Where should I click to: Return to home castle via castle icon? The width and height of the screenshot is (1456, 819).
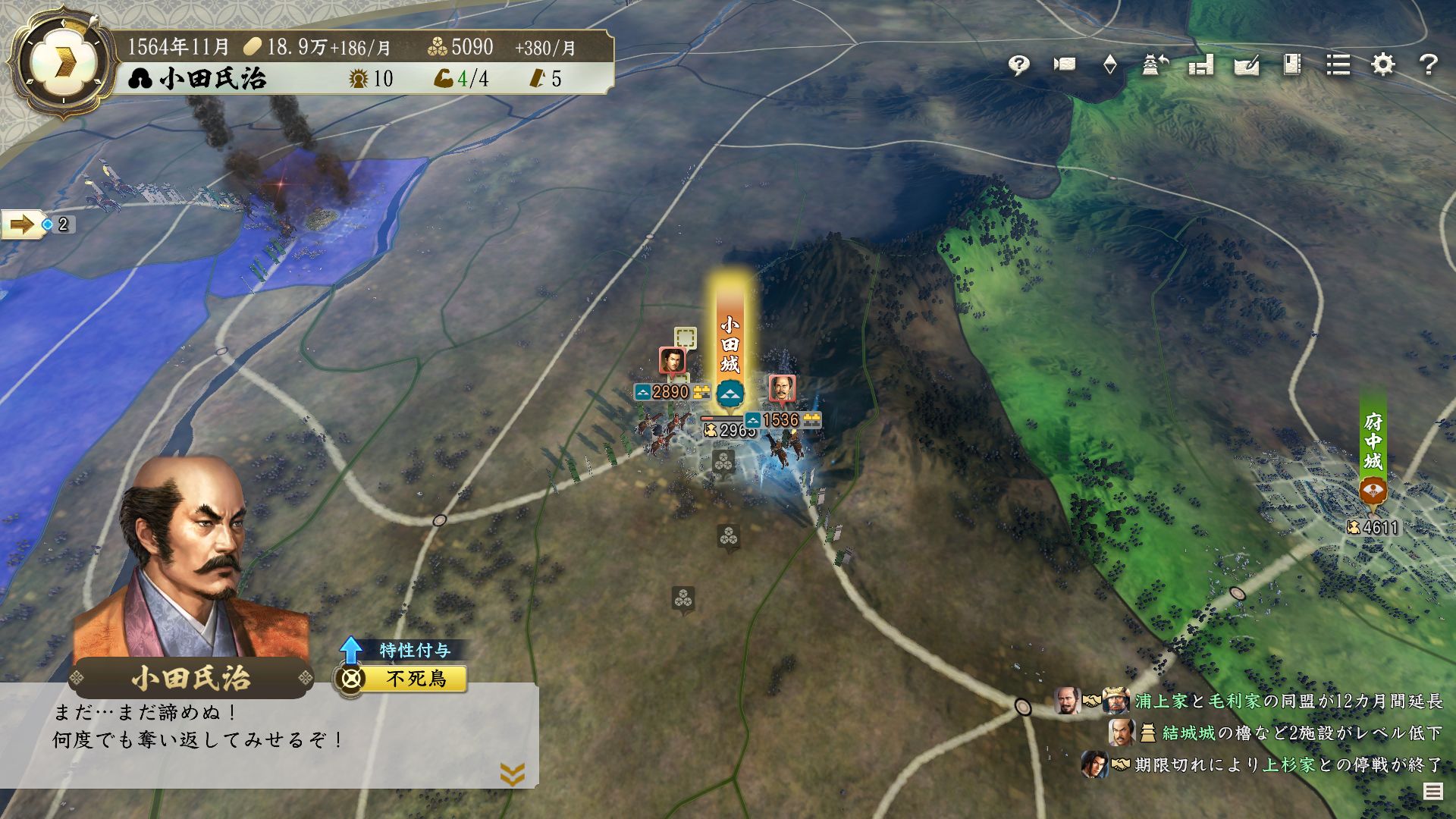[x=1155, y=65]
